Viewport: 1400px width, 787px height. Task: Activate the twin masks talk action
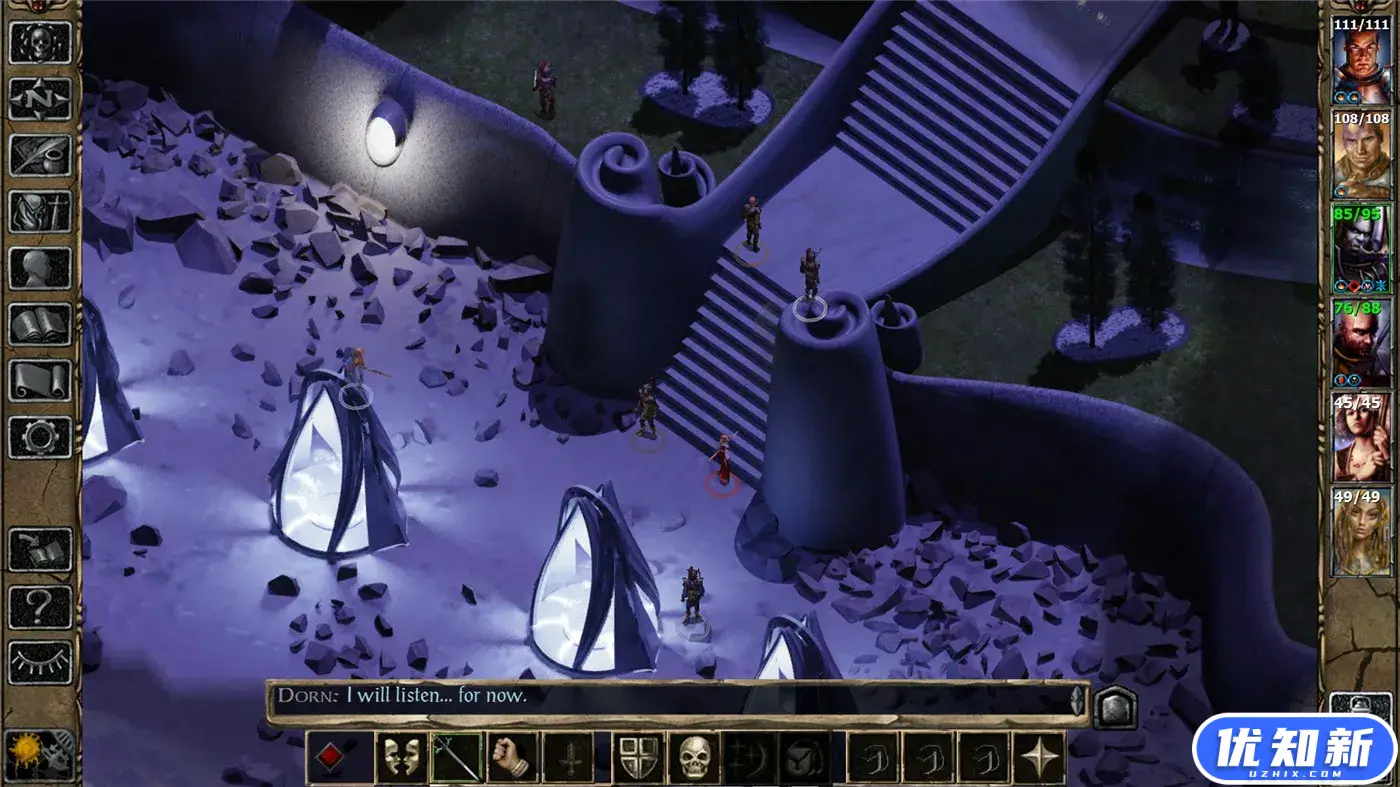pos(401,757)
